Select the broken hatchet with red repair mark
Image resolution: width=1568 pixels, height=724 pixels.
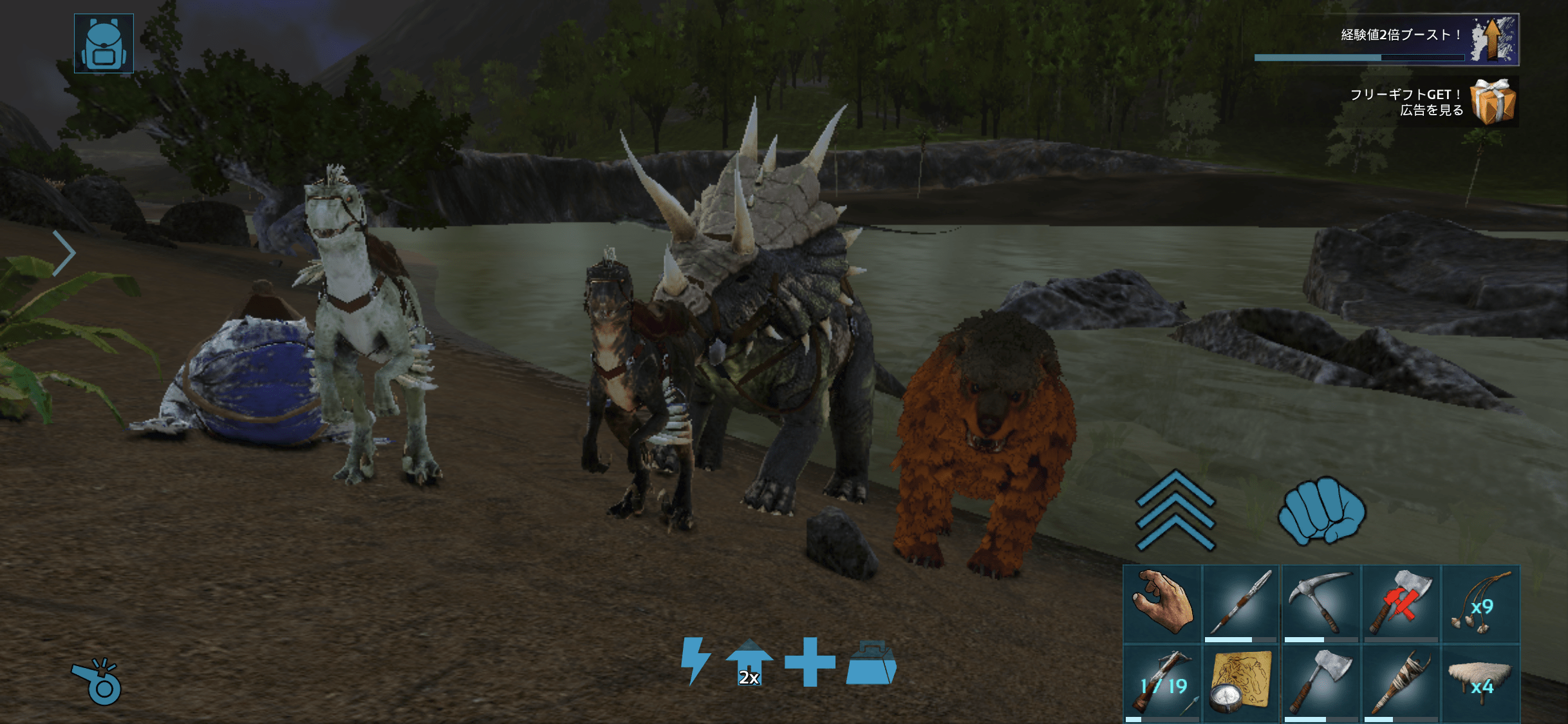1401,603
